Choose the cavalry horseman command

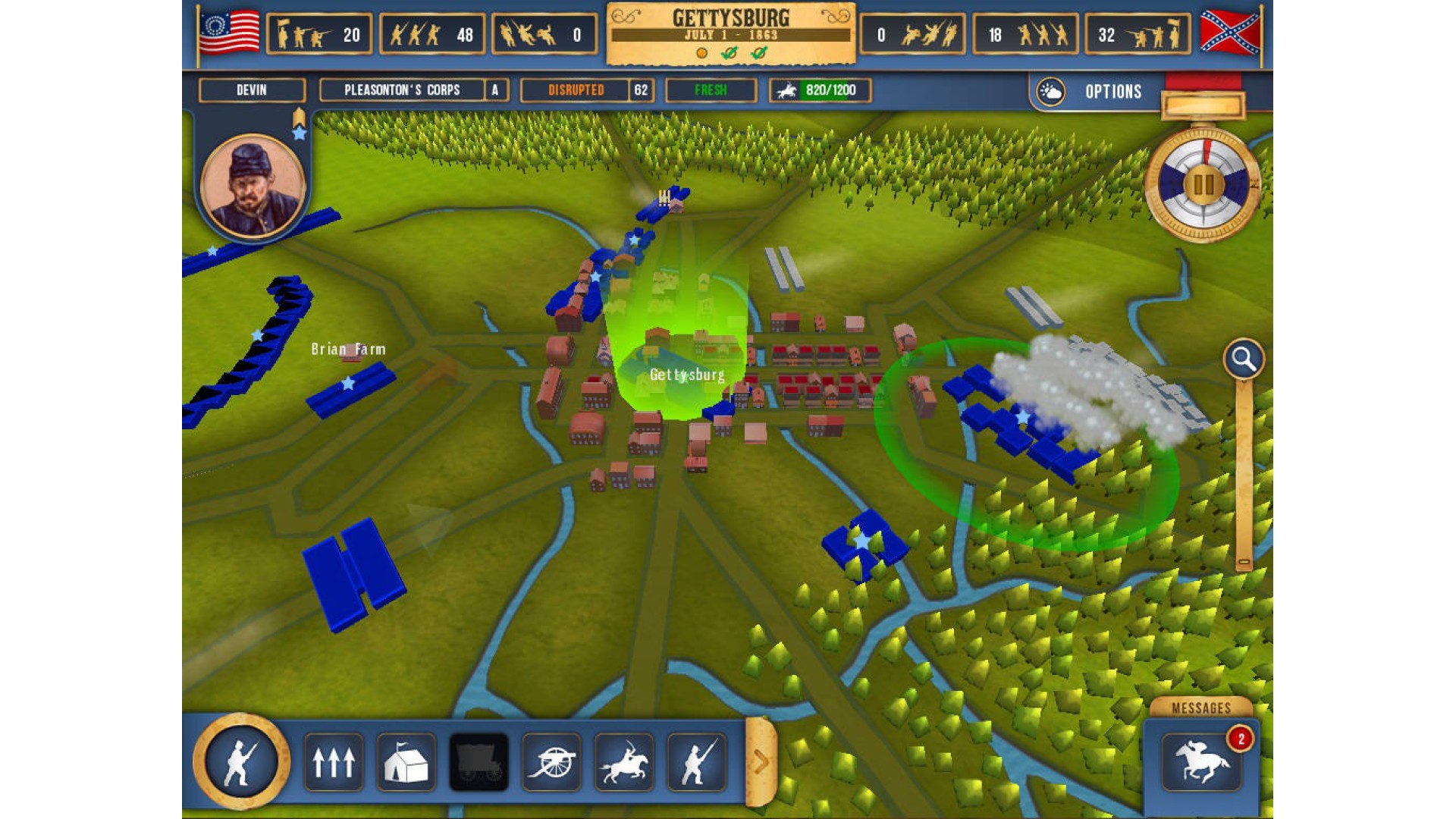624,762
